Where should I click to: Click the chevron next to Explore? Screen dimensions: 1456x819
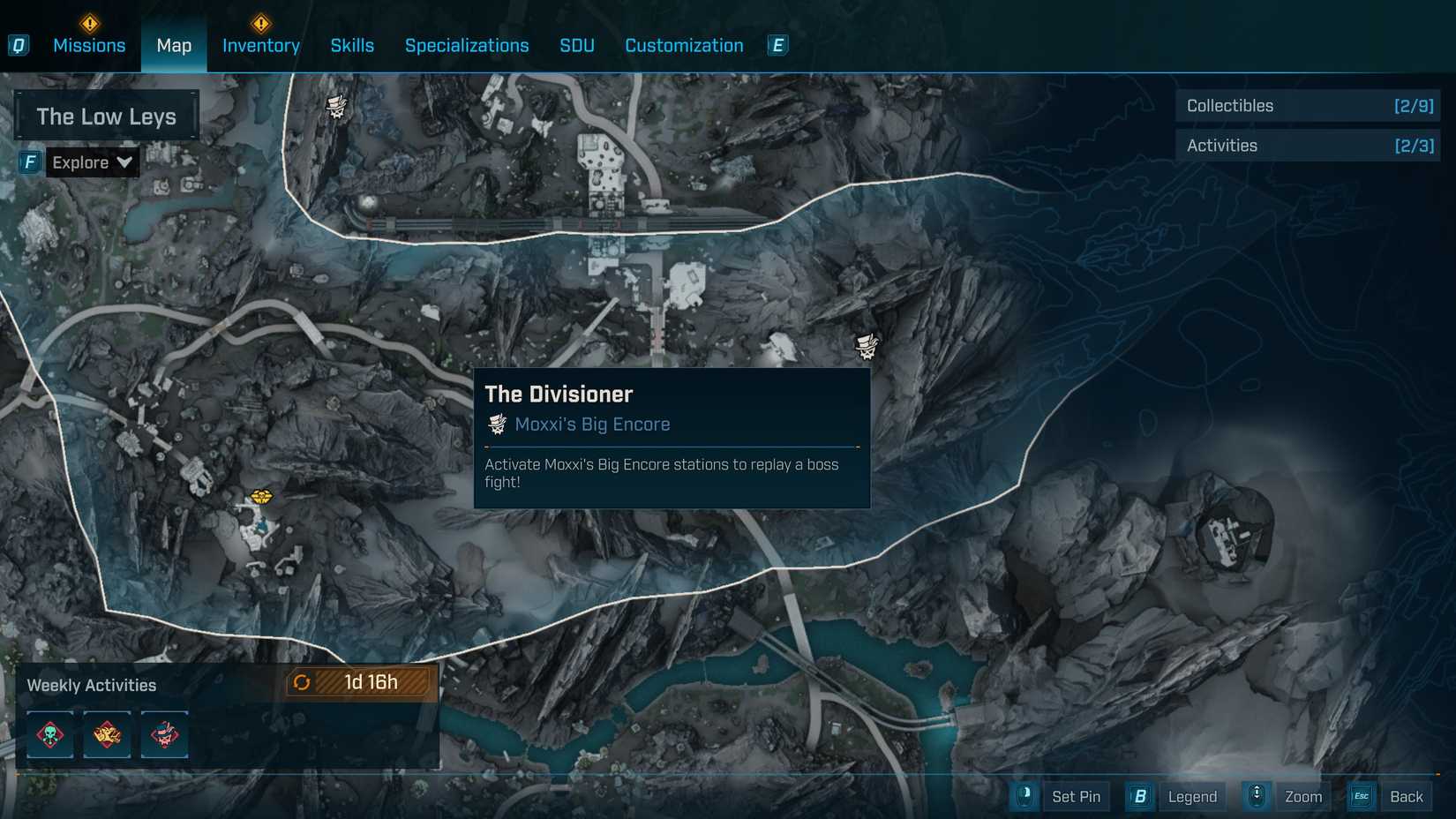point(124,162)
